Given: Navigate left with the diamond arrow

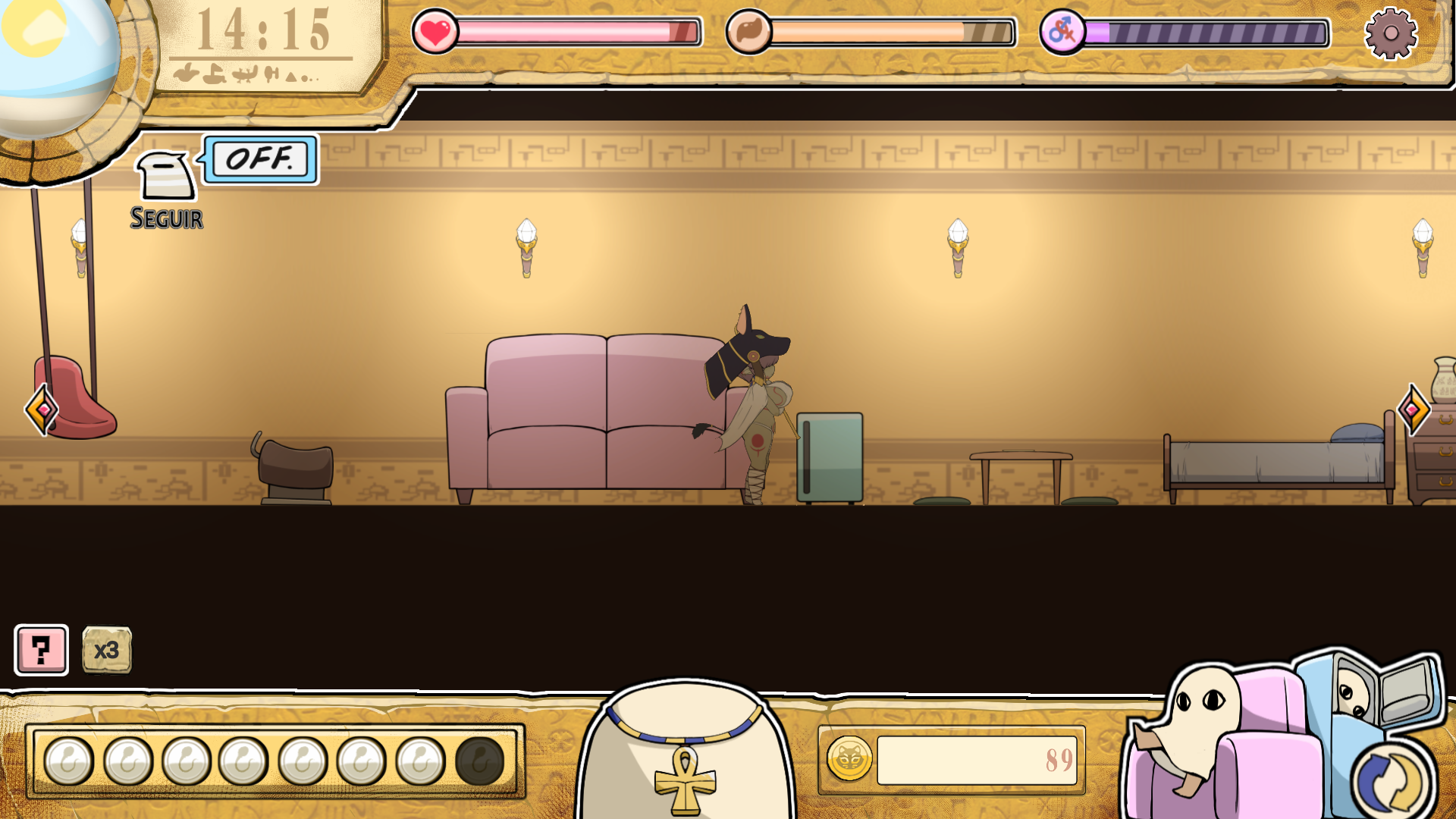Looking at the screenshot, I should (x=42, y=409).
